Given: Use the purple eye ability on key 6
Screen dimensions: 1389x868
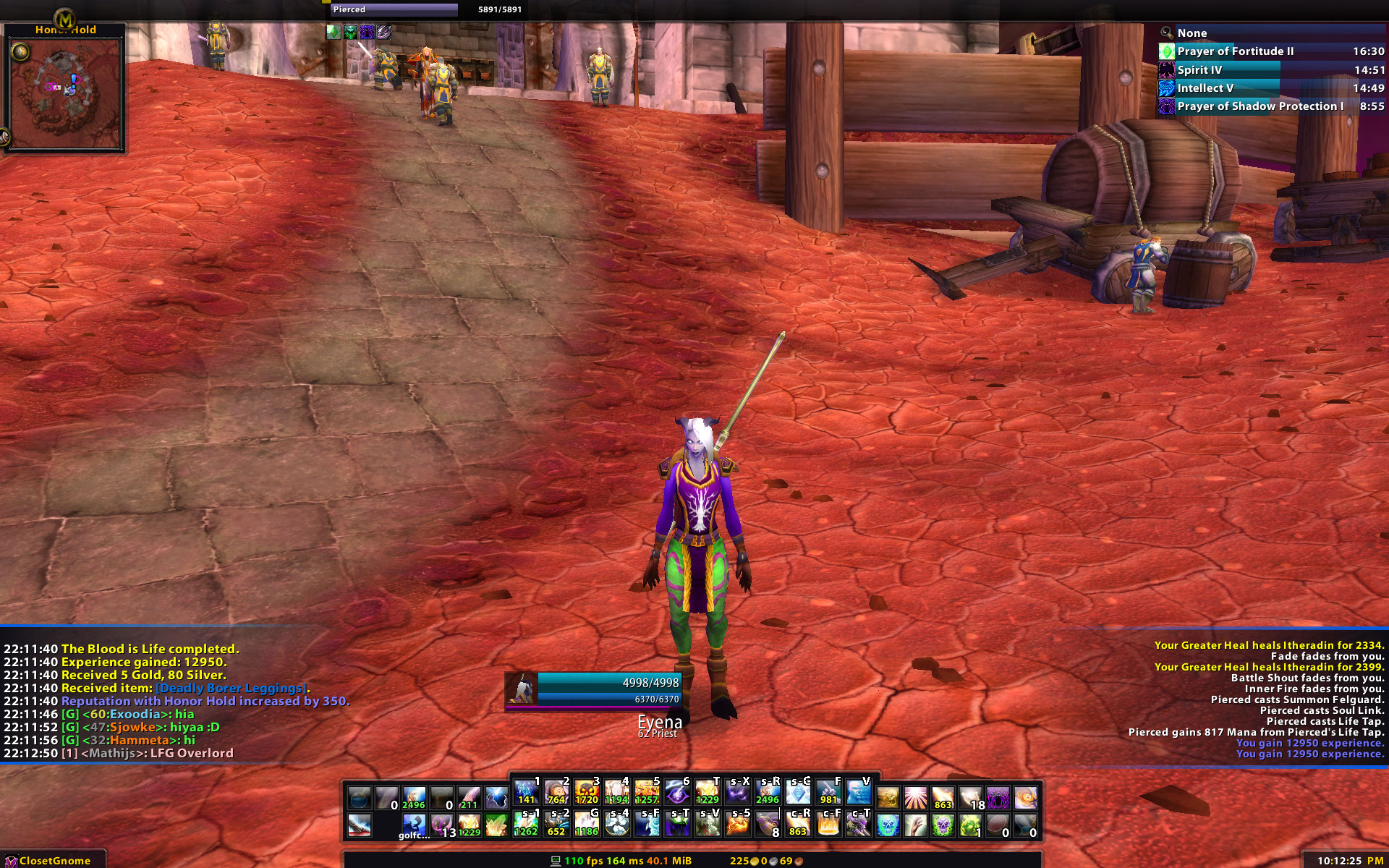Looking at the screenshot, I should click(677, 793).
